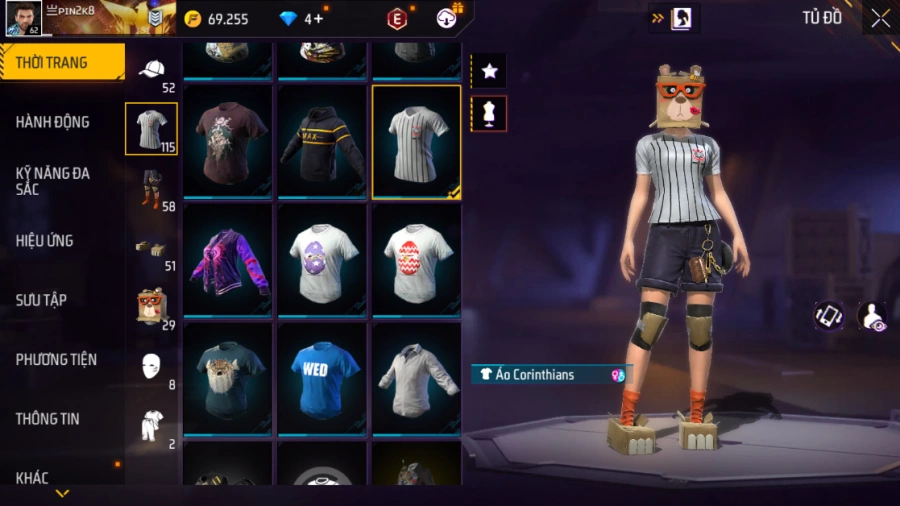Go to the SƯU TẬP tab
900x506 pixels.
pyautogui.click(x=60, y=300)
